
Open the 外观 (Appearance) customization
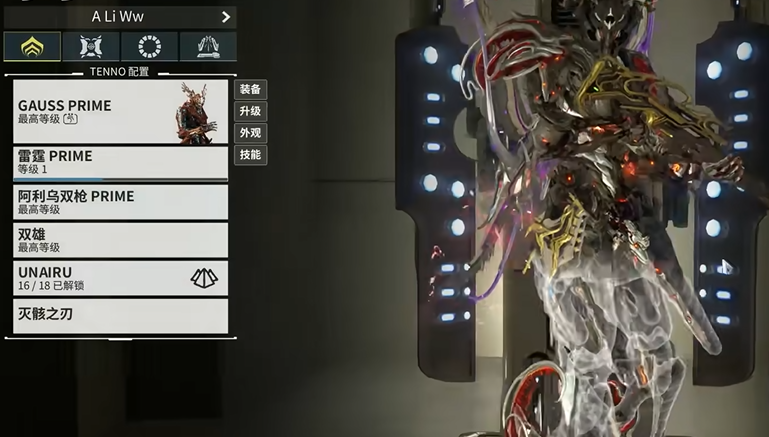pyautogui.click(x=250, y=133)
